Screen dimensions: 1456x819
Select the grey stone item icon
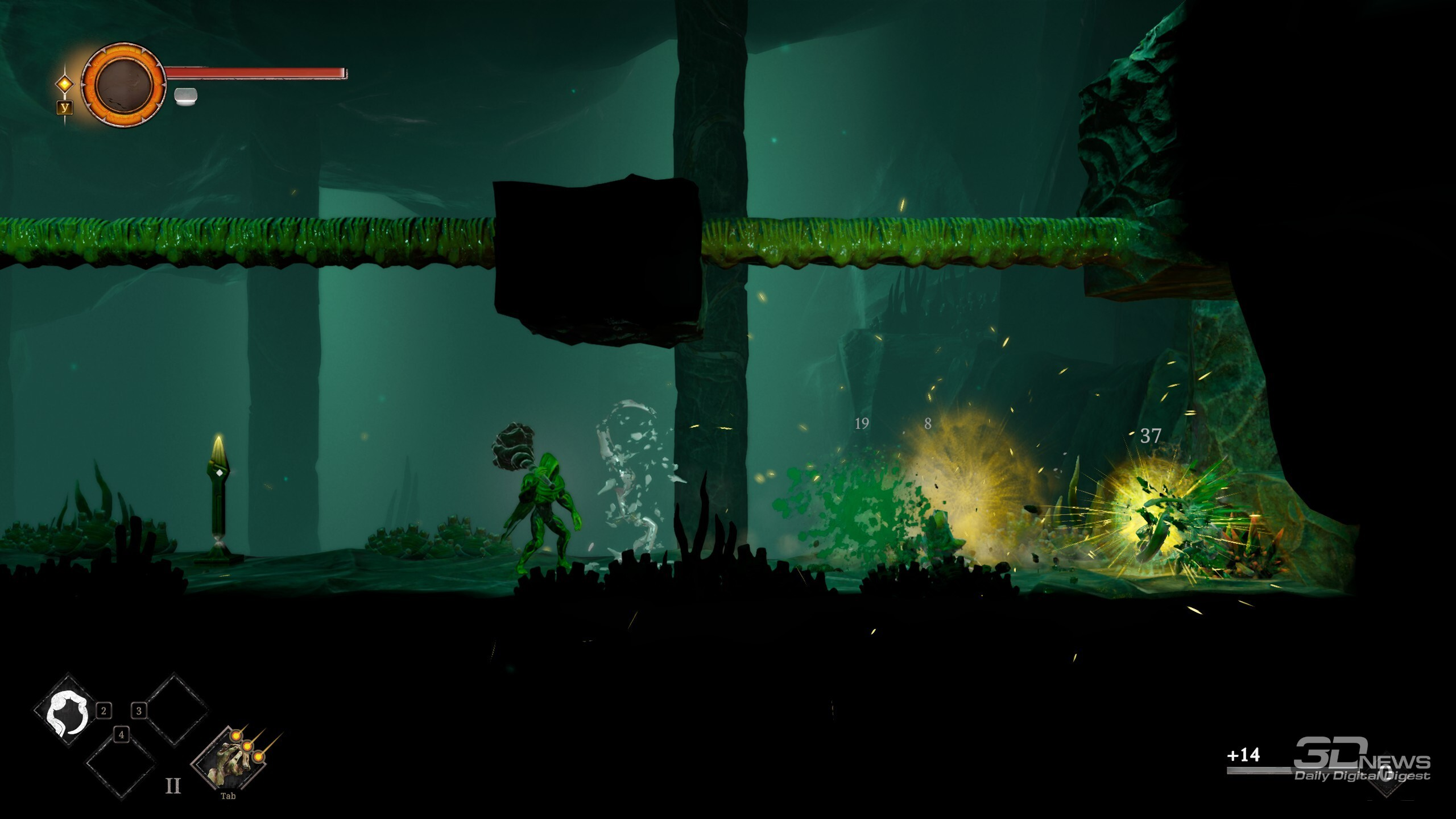click(x=185, y=96)
